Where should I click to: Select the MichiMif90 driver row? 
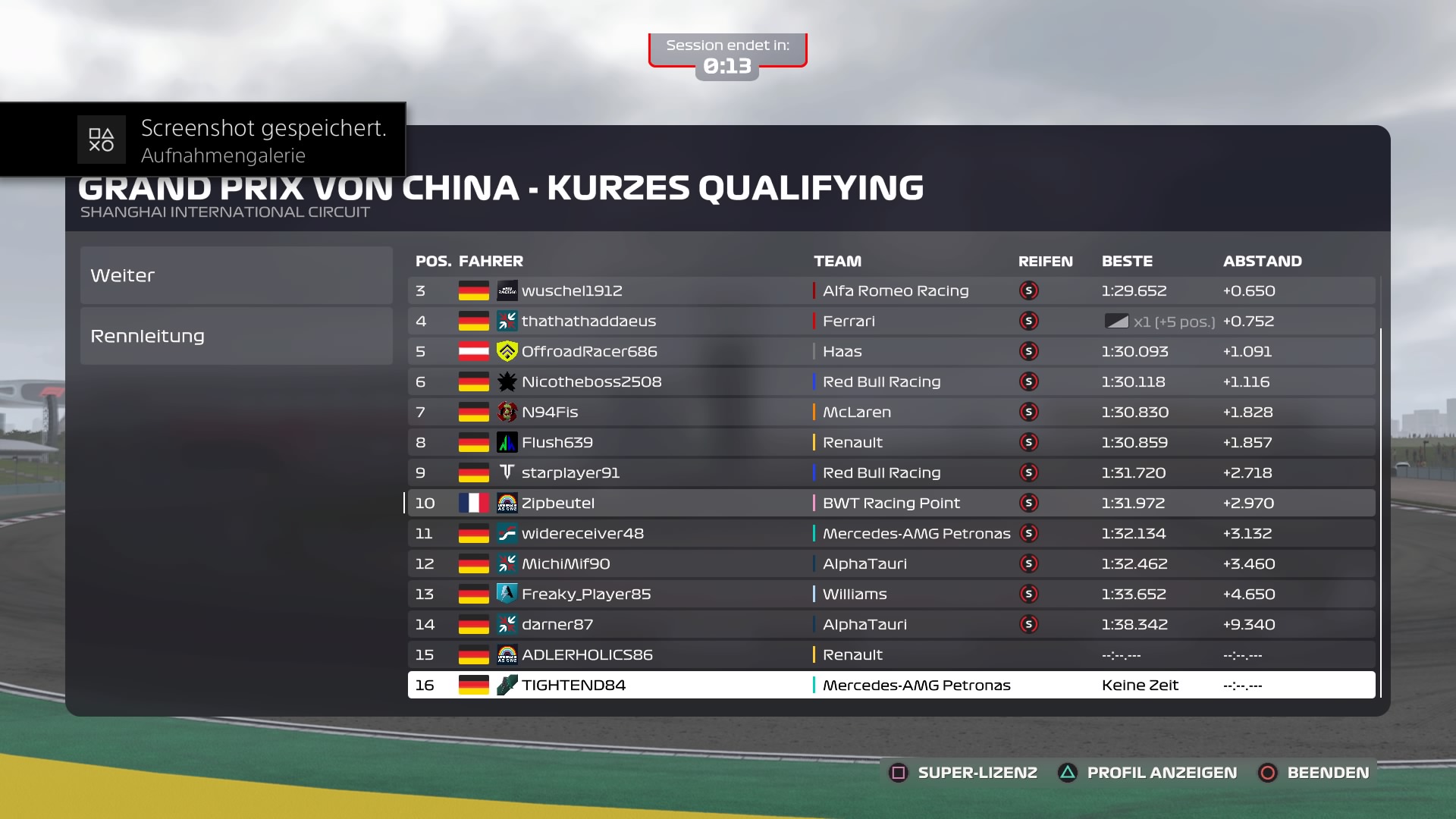[x=891, y=563]
